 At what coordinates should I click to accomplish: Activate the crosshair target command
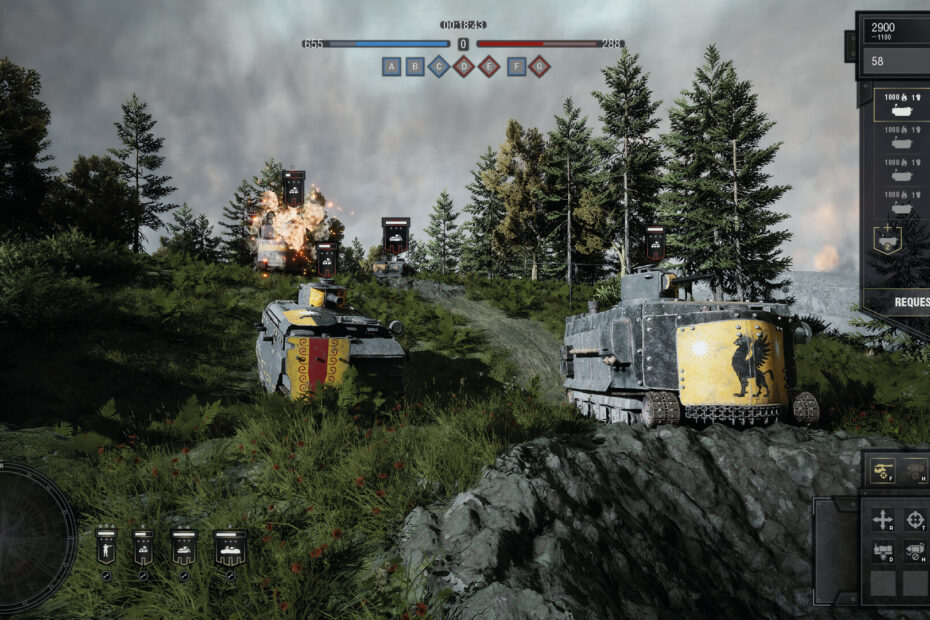point(915,519)
